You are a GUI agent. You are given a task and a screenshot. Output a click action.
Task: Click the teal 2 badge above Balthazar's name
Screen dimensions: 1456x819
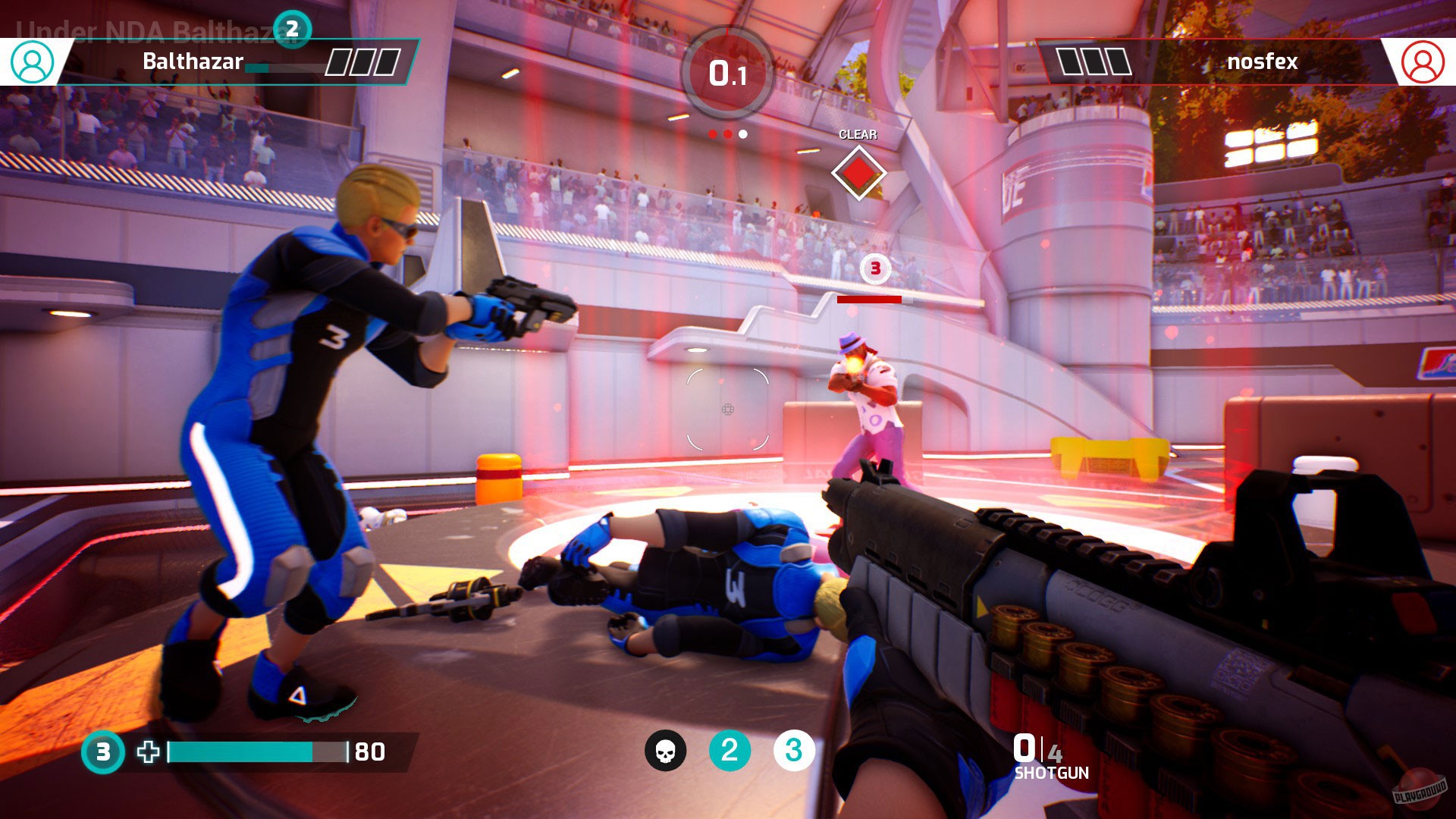click(x=292, y=29)
